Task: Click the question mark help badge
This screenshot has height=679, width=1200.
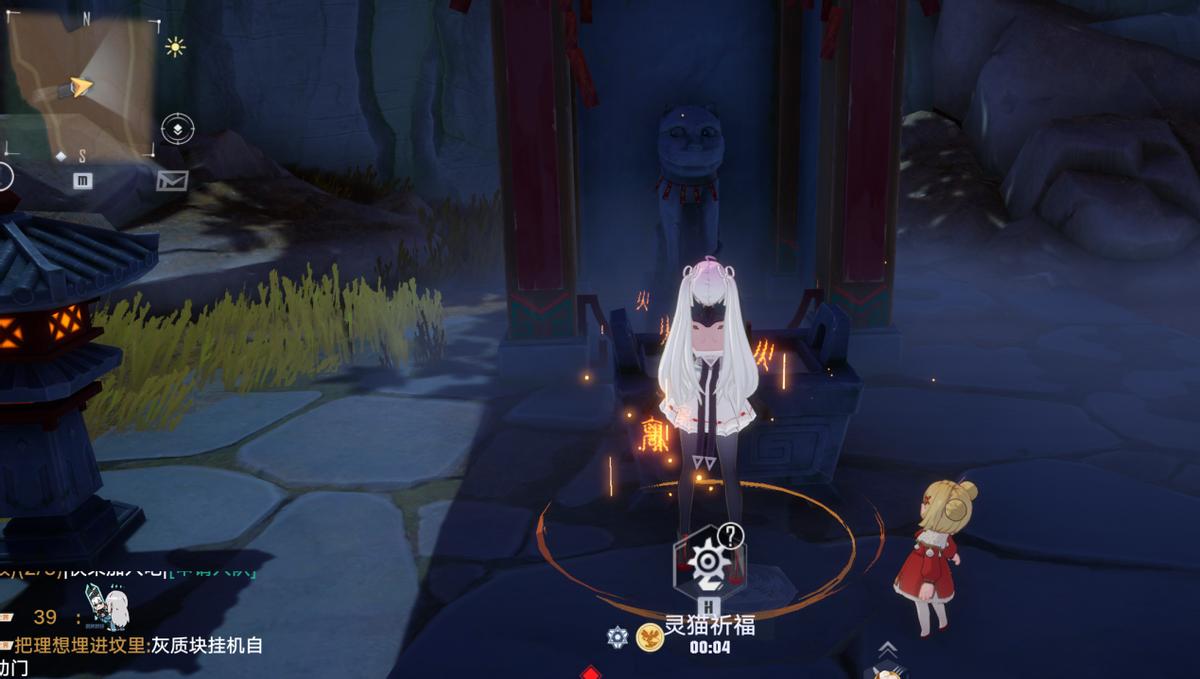Action: point(733,536)
